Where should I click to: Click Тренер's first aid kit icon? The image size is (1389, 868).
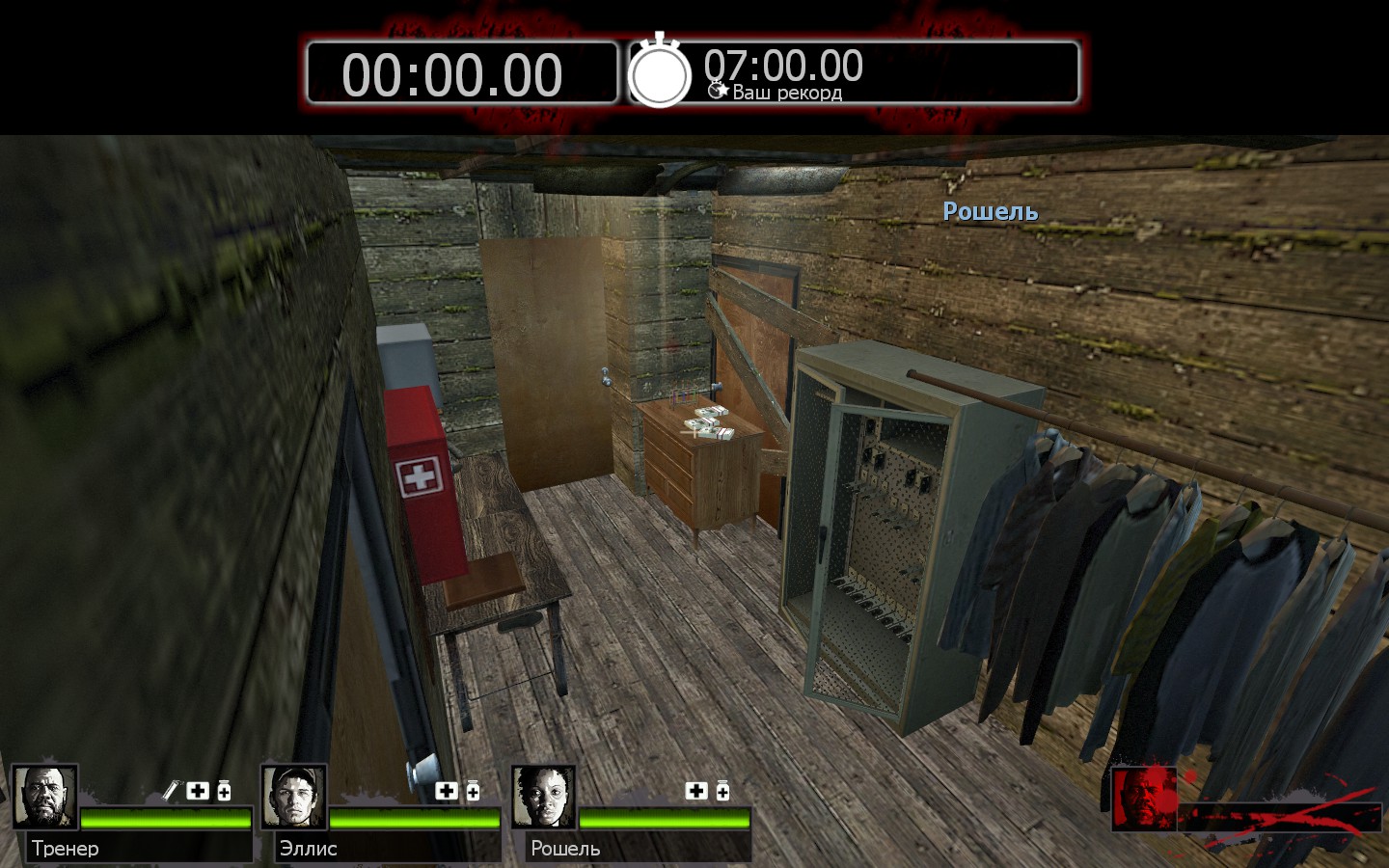198,791
